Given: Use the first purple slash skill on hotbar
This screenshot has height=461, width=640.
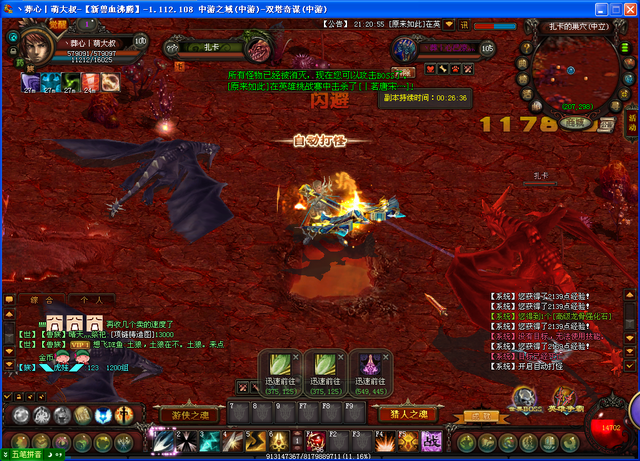Looking at the screenshot, I should pyautogui.click(x=162, y=440).
